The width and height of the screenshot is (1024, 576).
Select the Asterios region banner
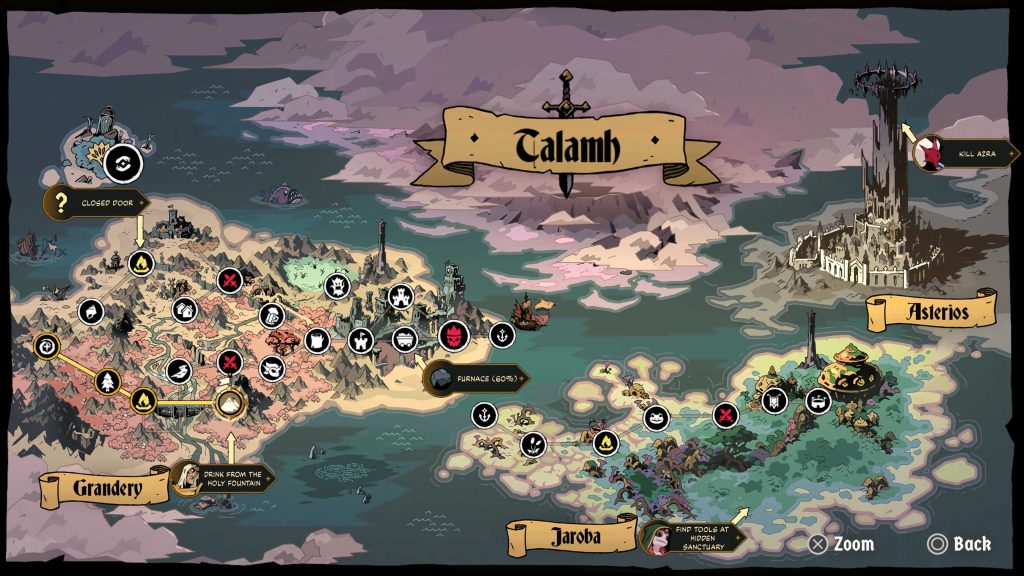pyautogui.click(x=930, y=310)
